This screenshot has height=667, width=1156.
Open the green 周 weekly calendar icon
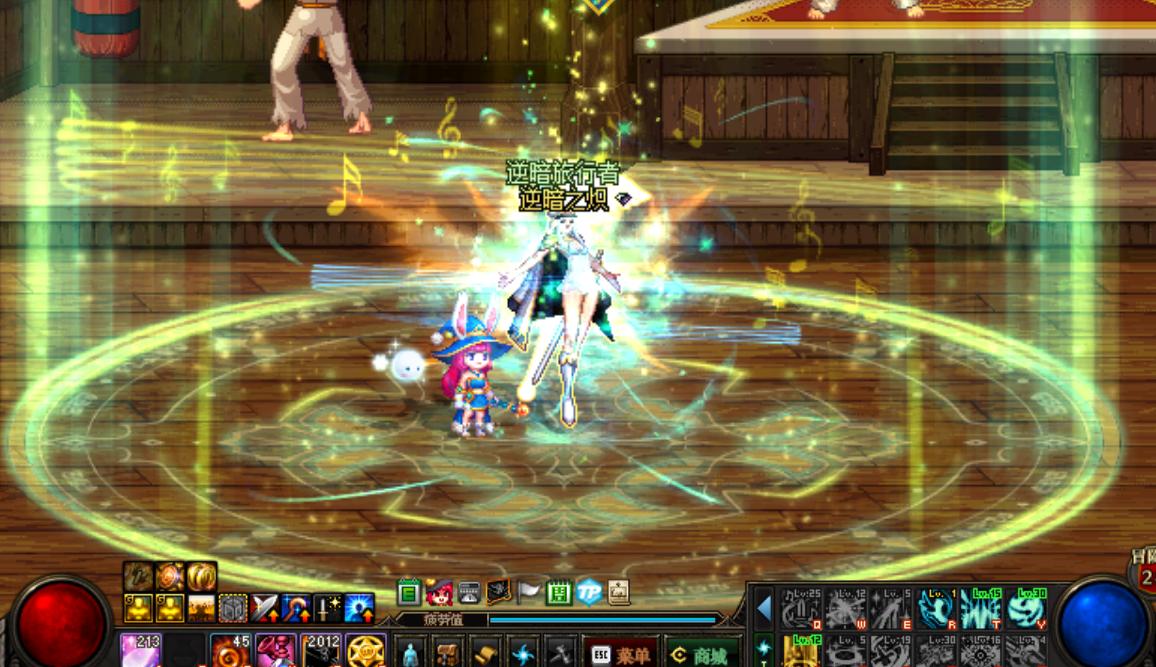point(559,592)
